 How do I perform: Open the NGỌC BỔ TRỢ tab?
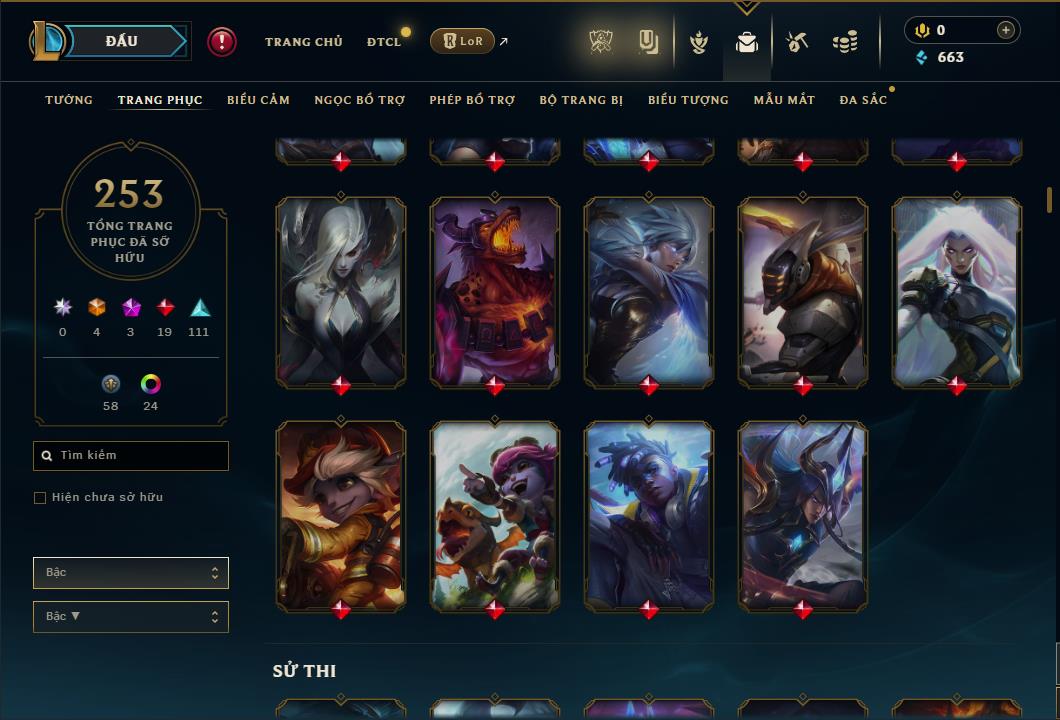(359, 100)
